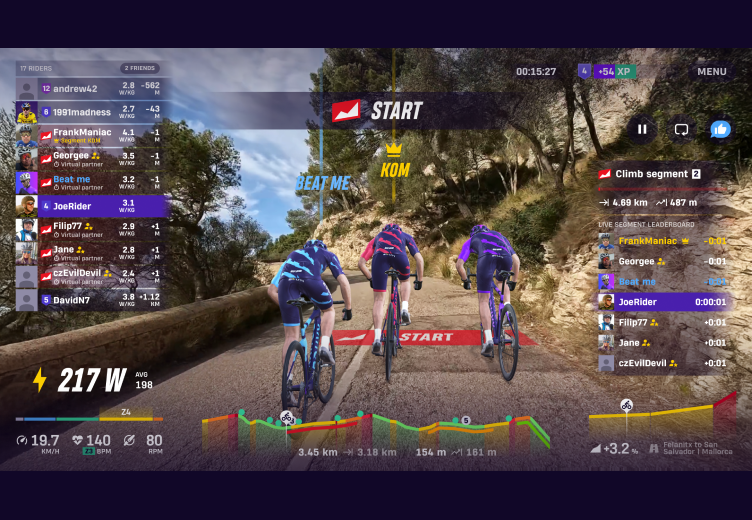
Task: Pick the Beat me virtual partner row
Action: (90, 182)
